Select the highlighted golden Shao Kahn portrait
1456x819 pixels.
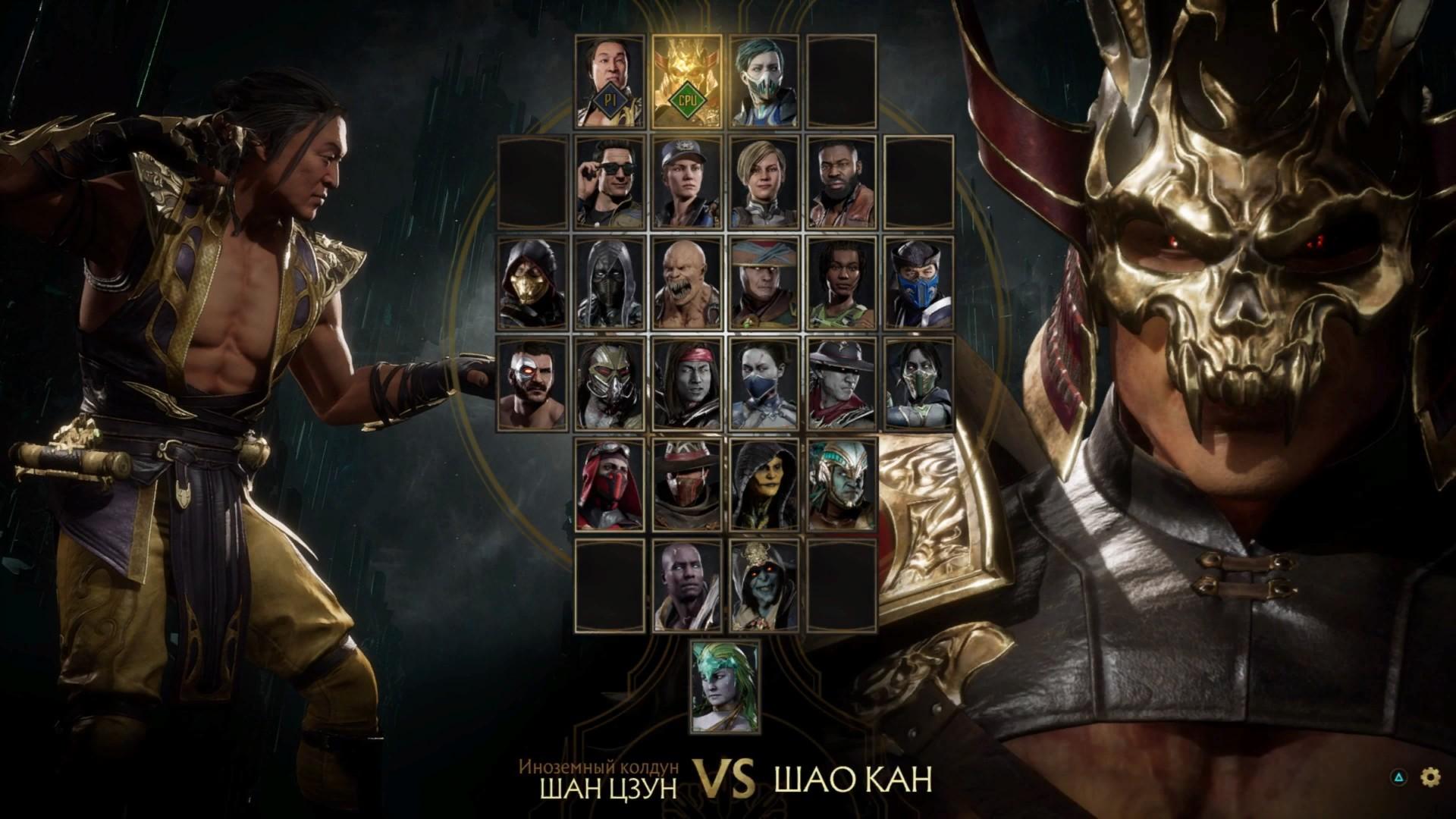point(686,80)
